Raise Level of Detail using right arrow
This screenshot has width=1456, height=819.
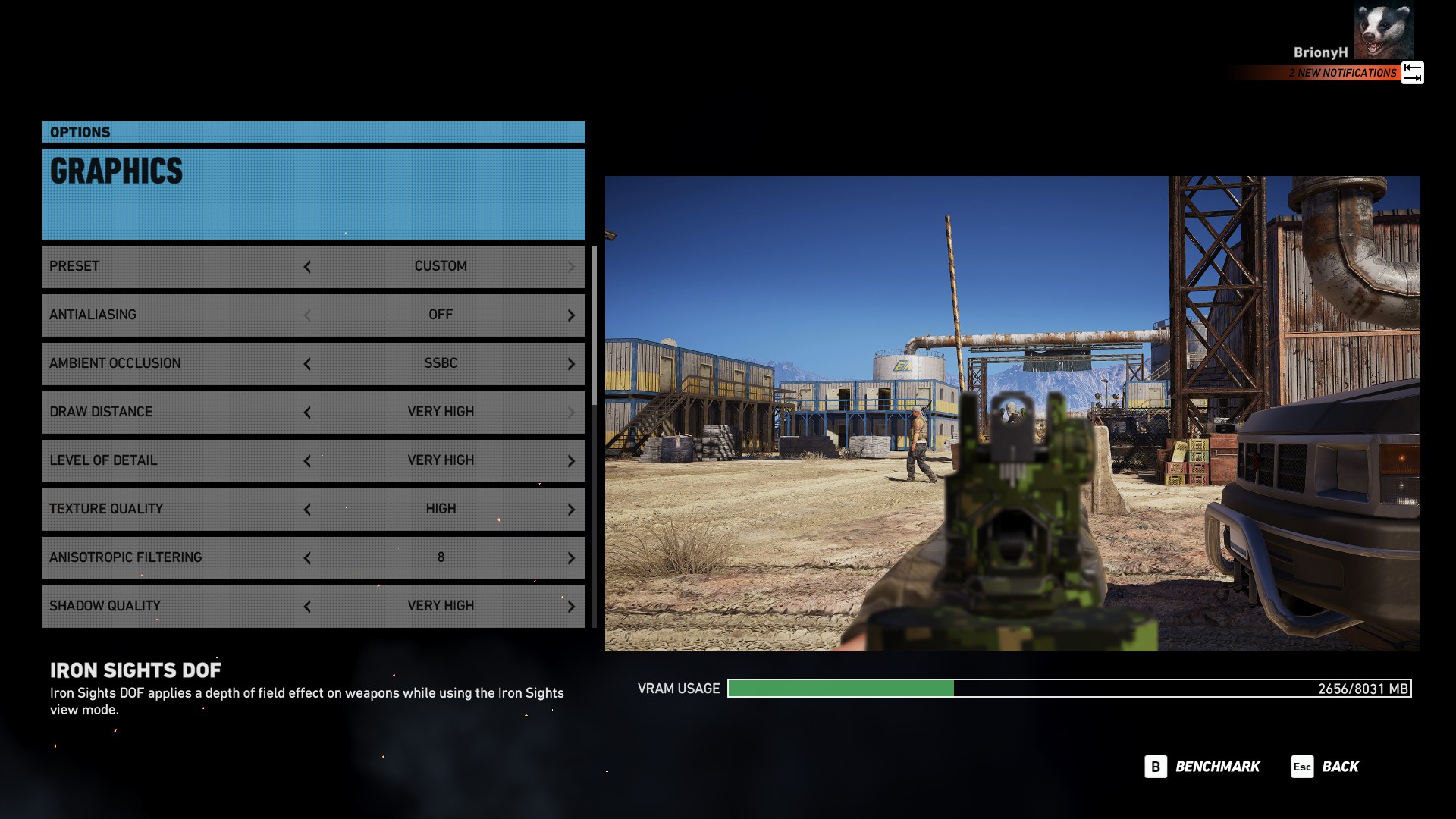[x=571, y=461]
